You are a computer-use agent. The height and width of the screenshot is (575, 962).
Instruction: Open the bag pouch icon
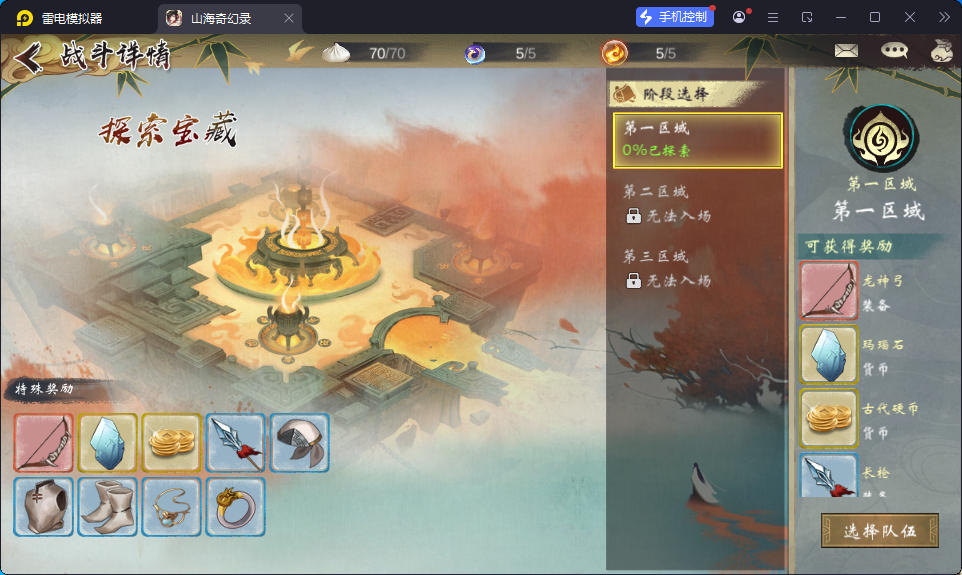point(941,51)
